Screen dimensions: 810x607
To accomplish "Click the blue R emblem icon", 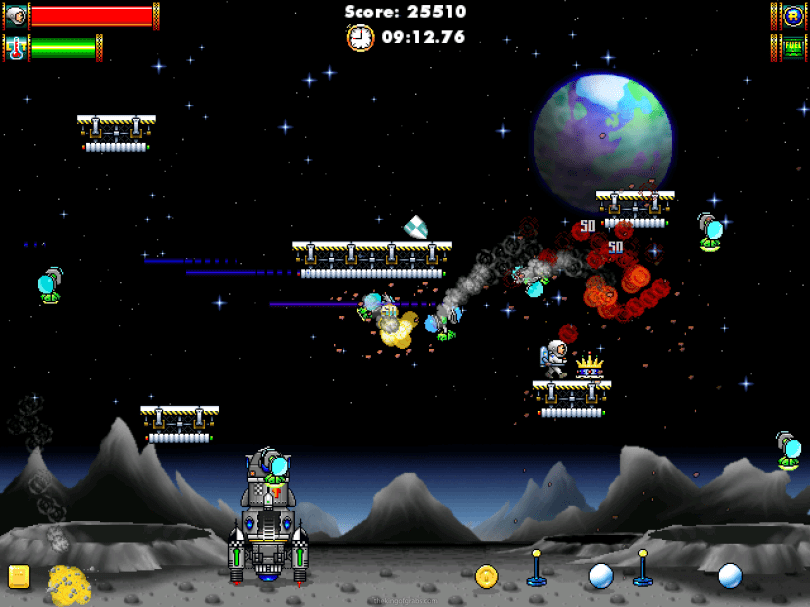I will click(x=791, y=16).
